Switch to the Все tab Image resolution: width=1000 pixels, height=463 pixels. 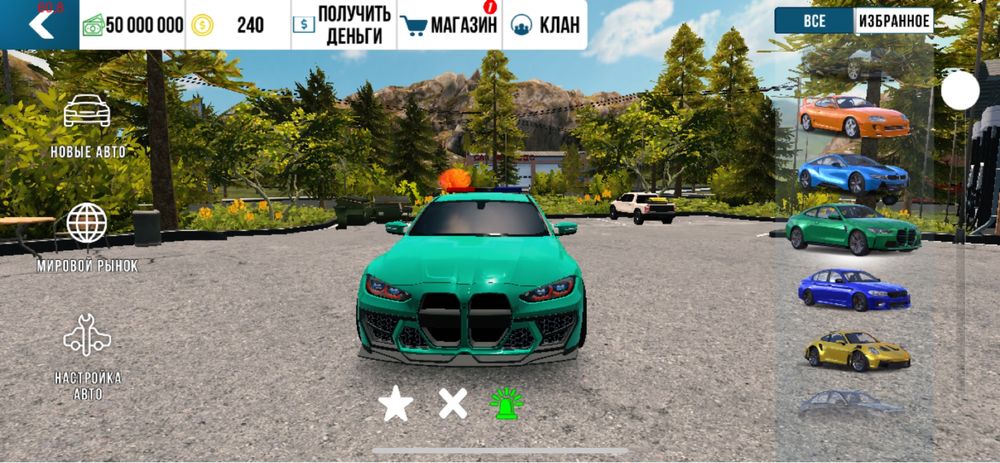click(x=814, y=20)
